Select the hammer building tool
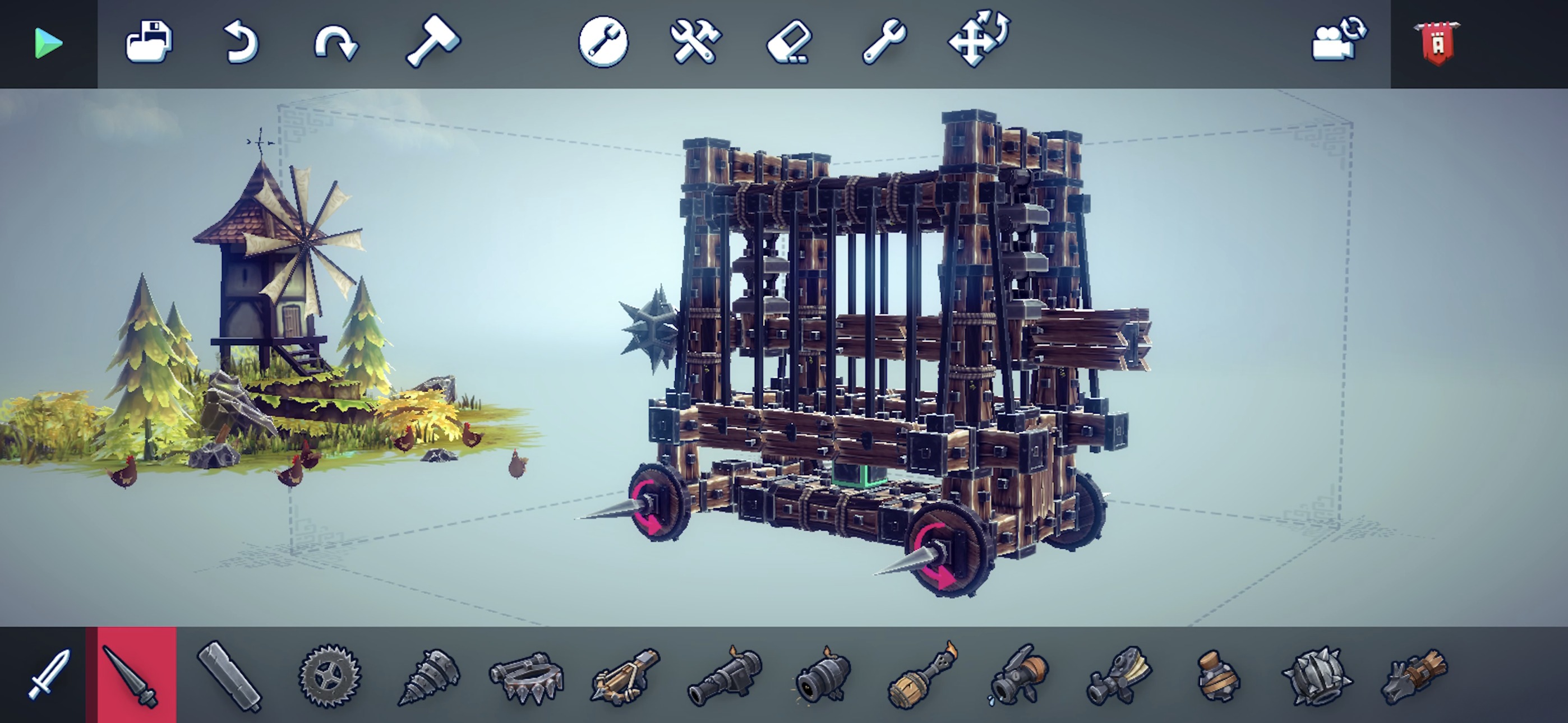Screen dimensions: 1568x723 coord(434,43)
